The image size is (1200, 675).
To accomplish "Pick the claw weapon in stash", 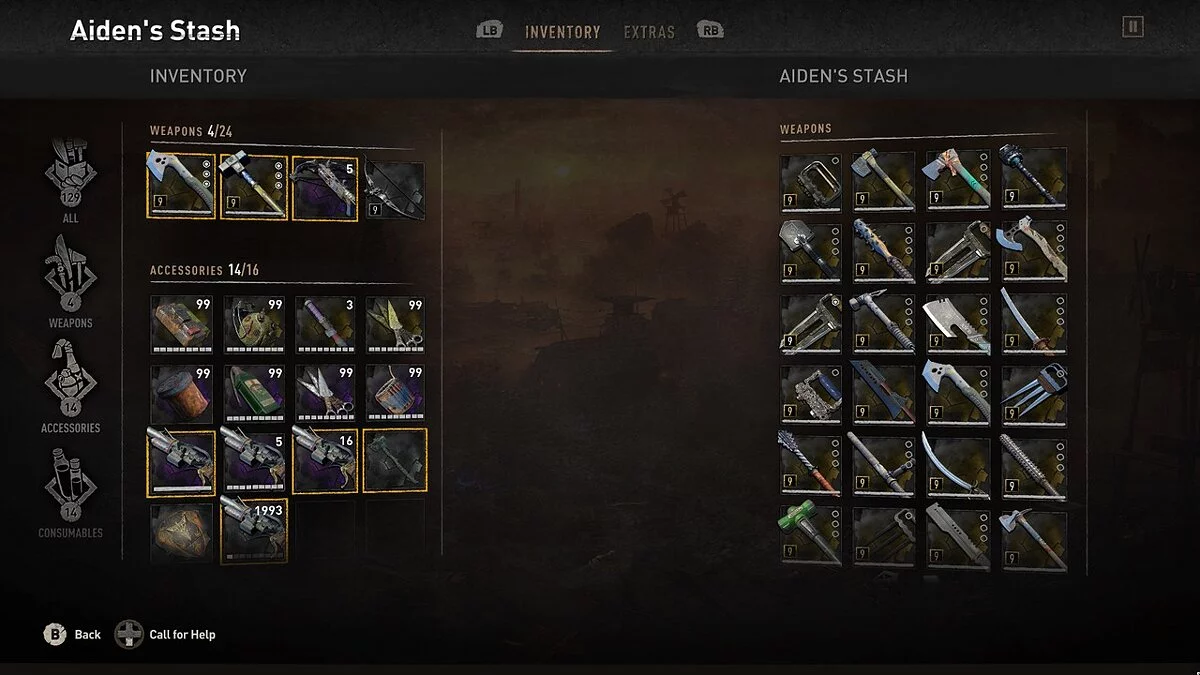I will (1033, 395).
